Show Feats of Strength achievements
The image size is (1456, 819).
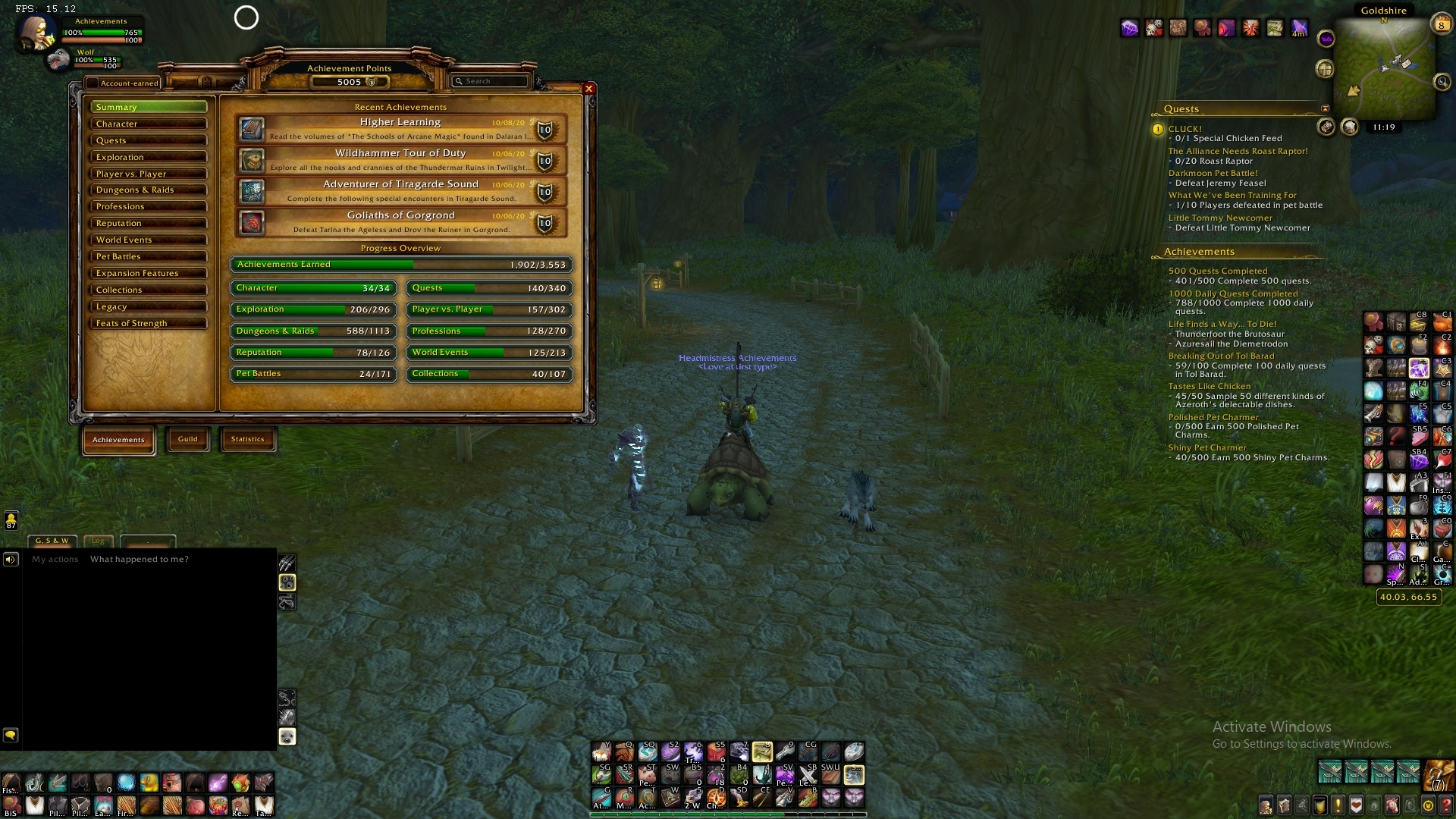click(x=148, y=323)
